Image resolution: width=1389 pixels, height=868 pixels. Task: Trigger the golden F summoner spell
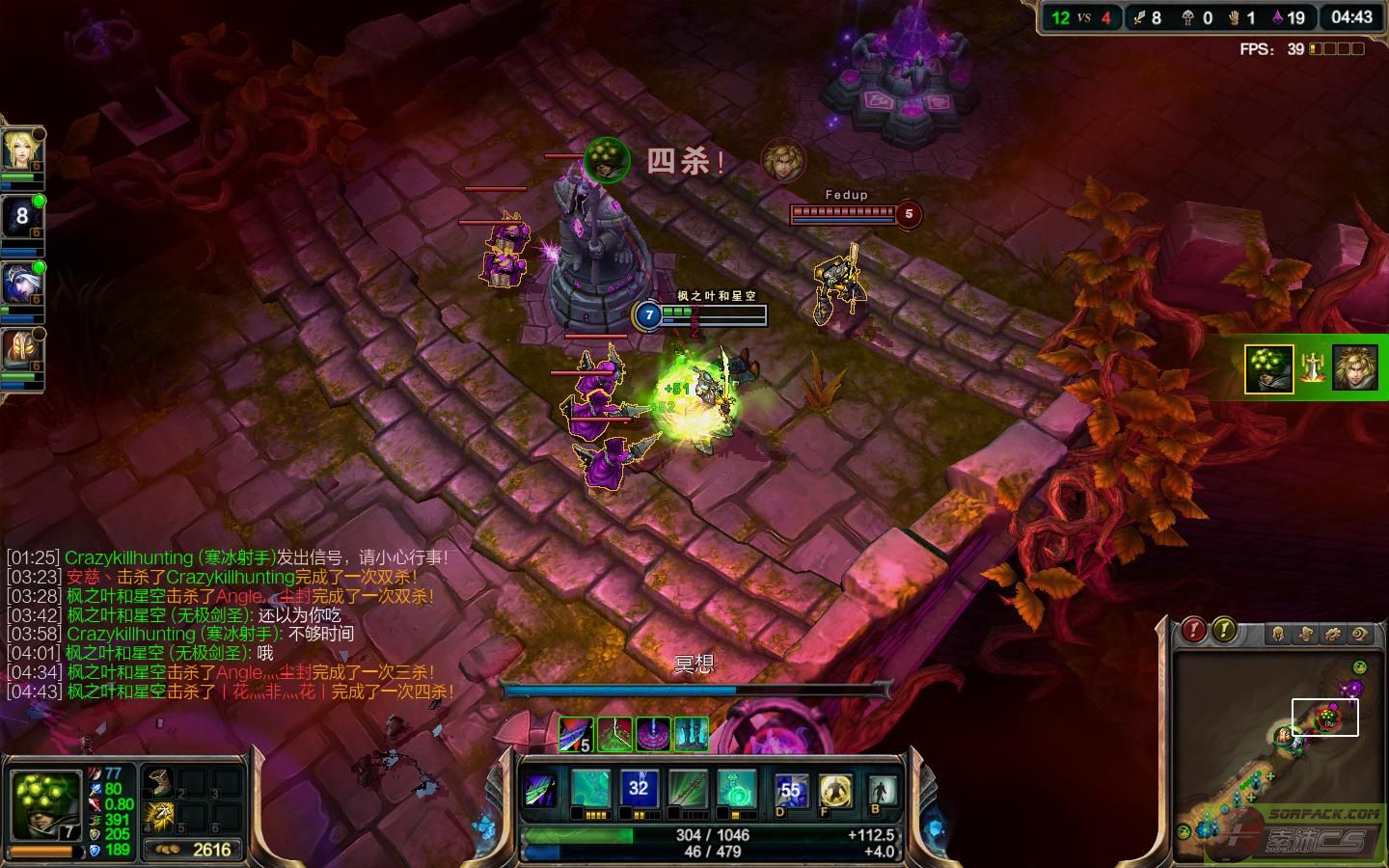pos(835,792)
